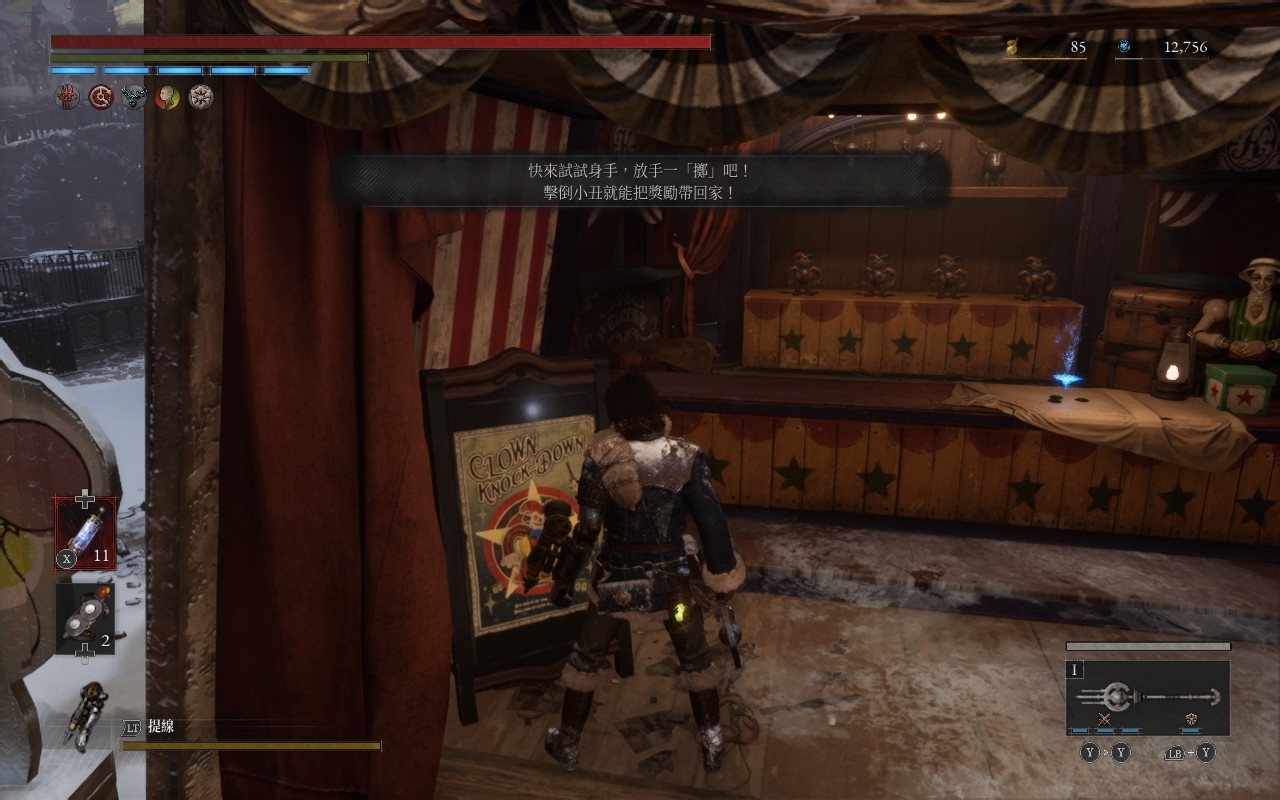The width and height of the screenshot is (1280, 800).
Task: Click the red claw-mark status buff icon
Action: [x=66, y=97]
